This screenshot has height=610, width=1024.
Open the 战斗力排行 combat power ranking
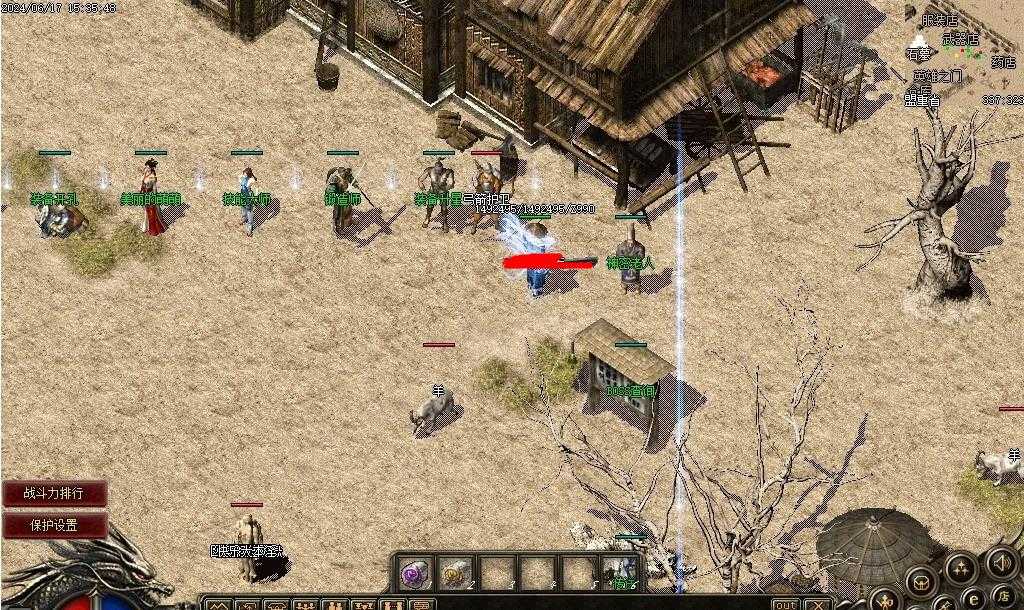(54, 493)
